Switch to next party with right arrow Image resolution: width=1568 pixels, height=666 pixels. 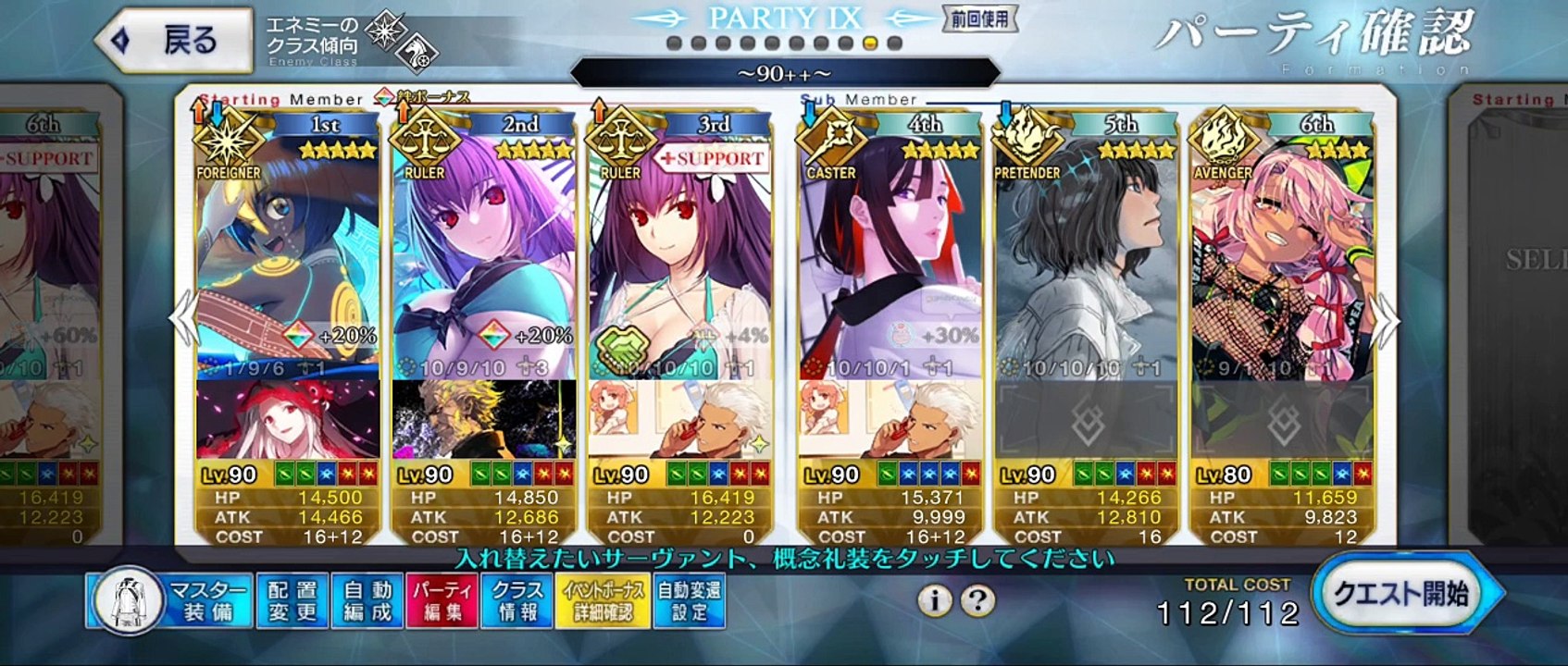click(1387, 320)
